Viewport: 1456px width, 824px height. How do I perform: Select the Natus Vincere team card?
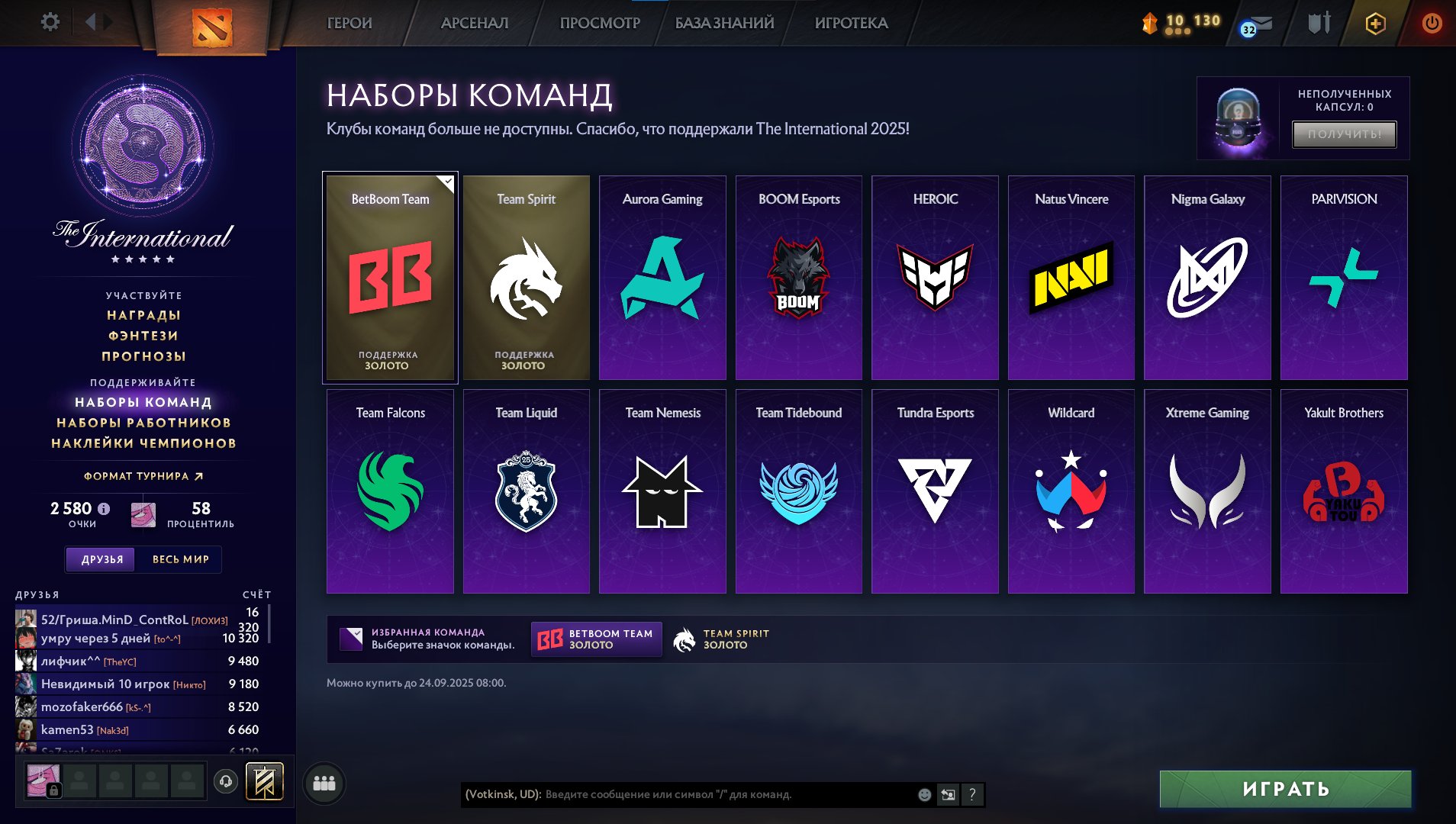1071,278
